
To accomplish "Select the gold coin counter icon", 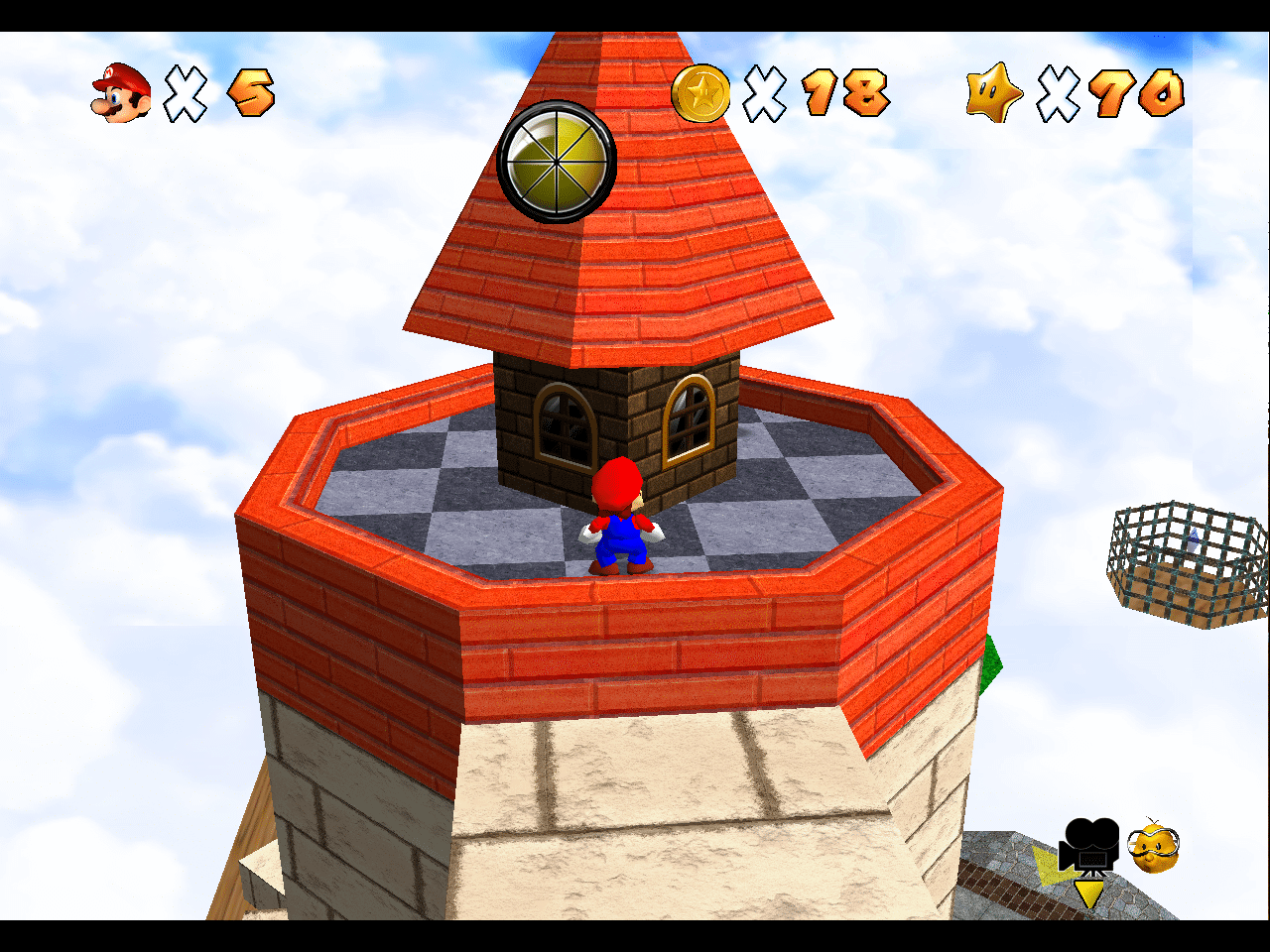I will (700, 93).
